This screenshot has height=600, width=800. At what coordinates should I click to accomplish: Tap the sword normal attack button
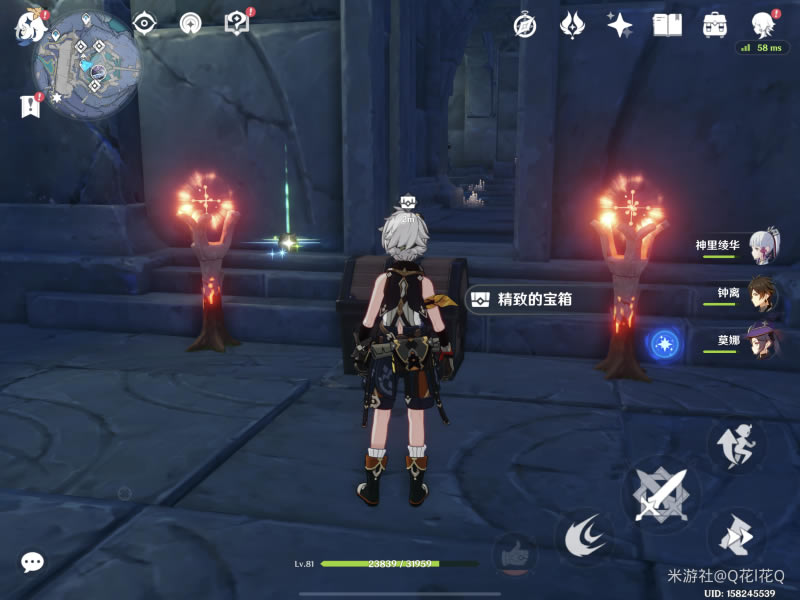click(x=661, y=494)
